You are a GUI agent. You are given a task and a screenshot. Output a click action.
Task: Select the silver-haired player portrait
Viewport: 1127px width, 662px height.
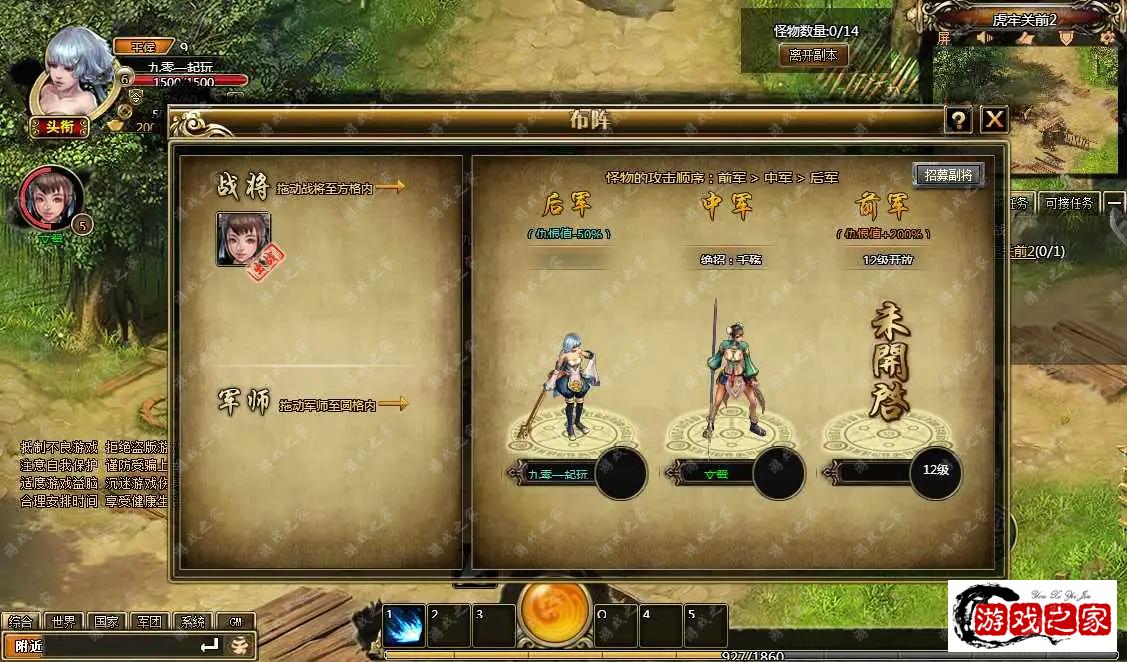pos(75,70)
